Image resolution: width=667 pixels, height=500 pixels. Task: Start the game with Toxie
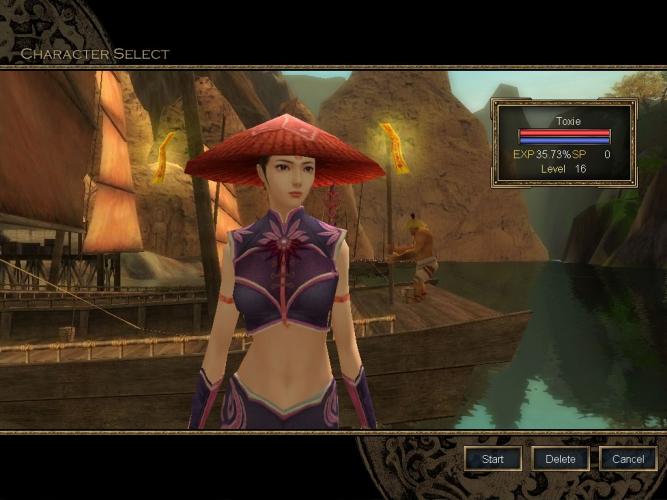[x=493, y=459]
